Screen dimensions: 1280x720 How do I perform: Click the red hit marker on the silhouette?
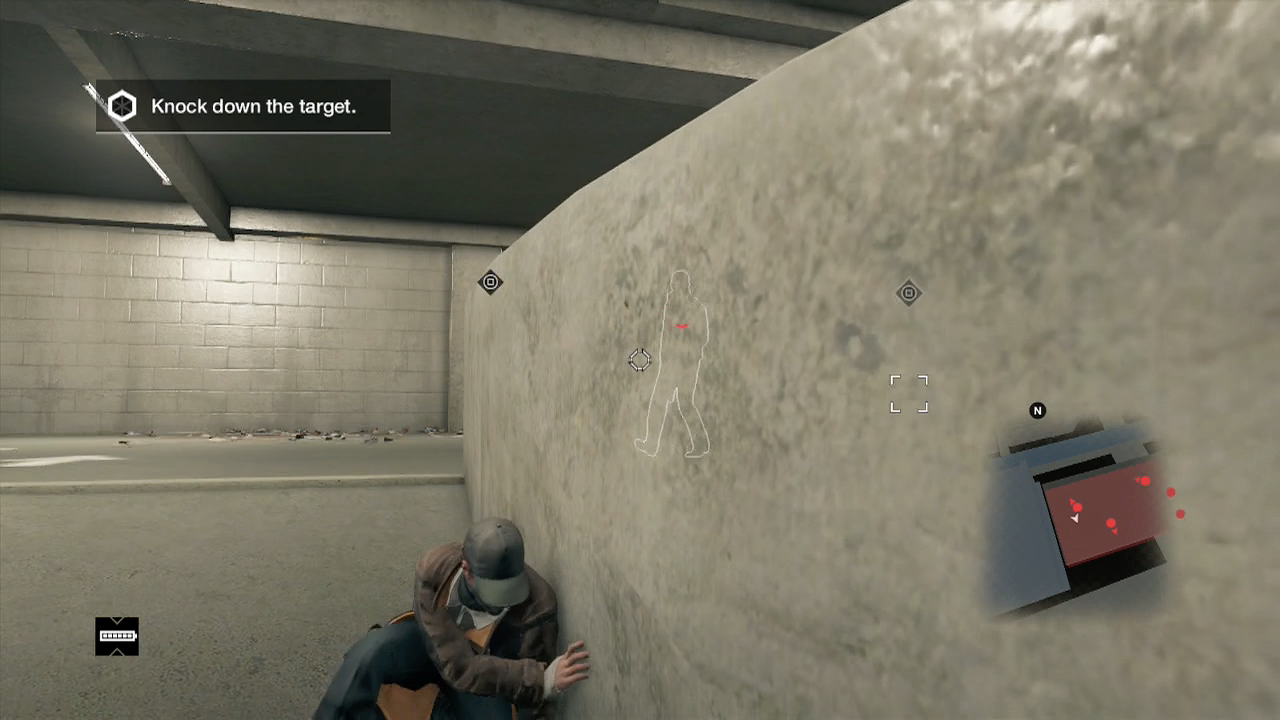click(681, 326)
